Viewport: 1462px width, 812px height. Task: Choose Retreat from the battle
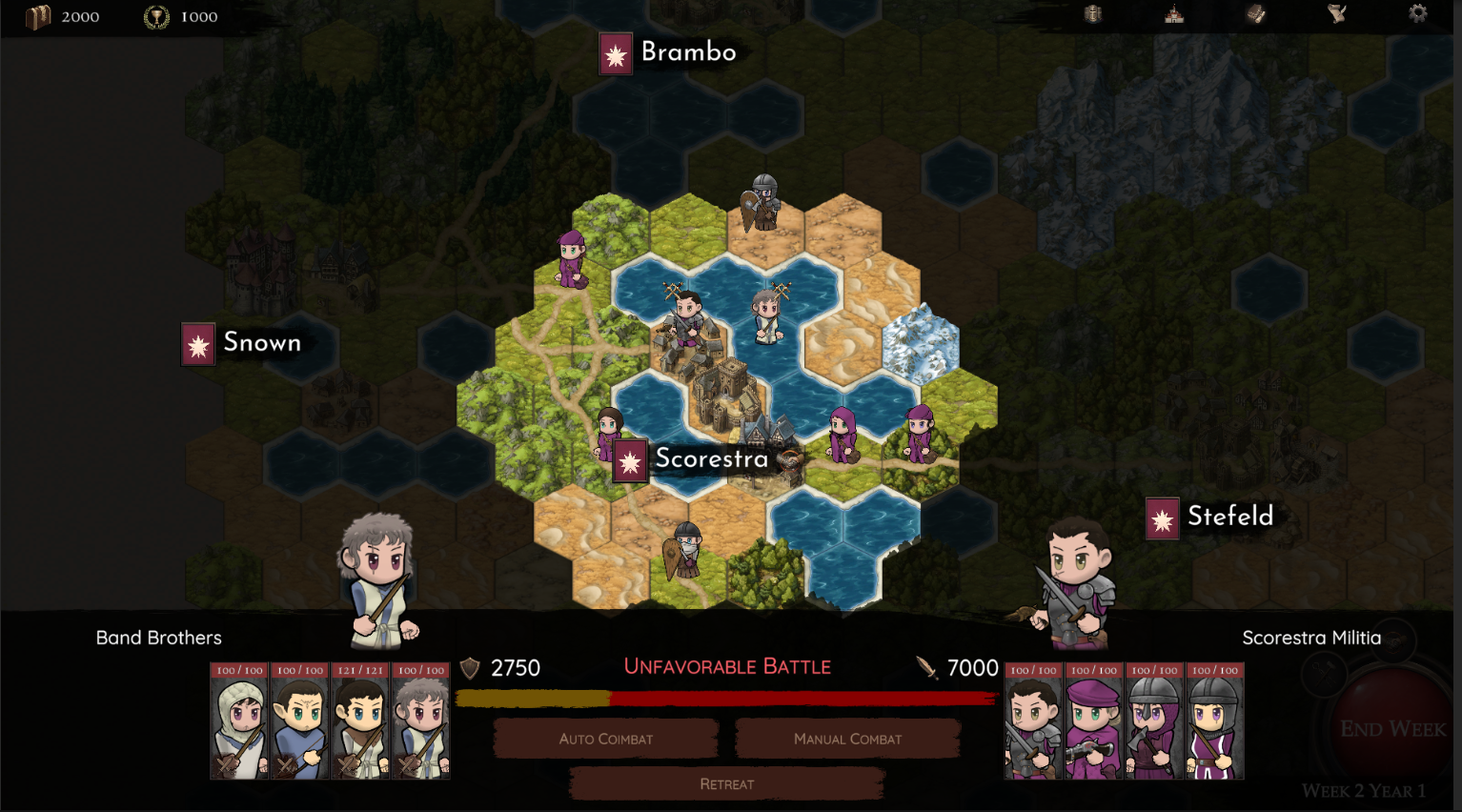click(727, 783)
